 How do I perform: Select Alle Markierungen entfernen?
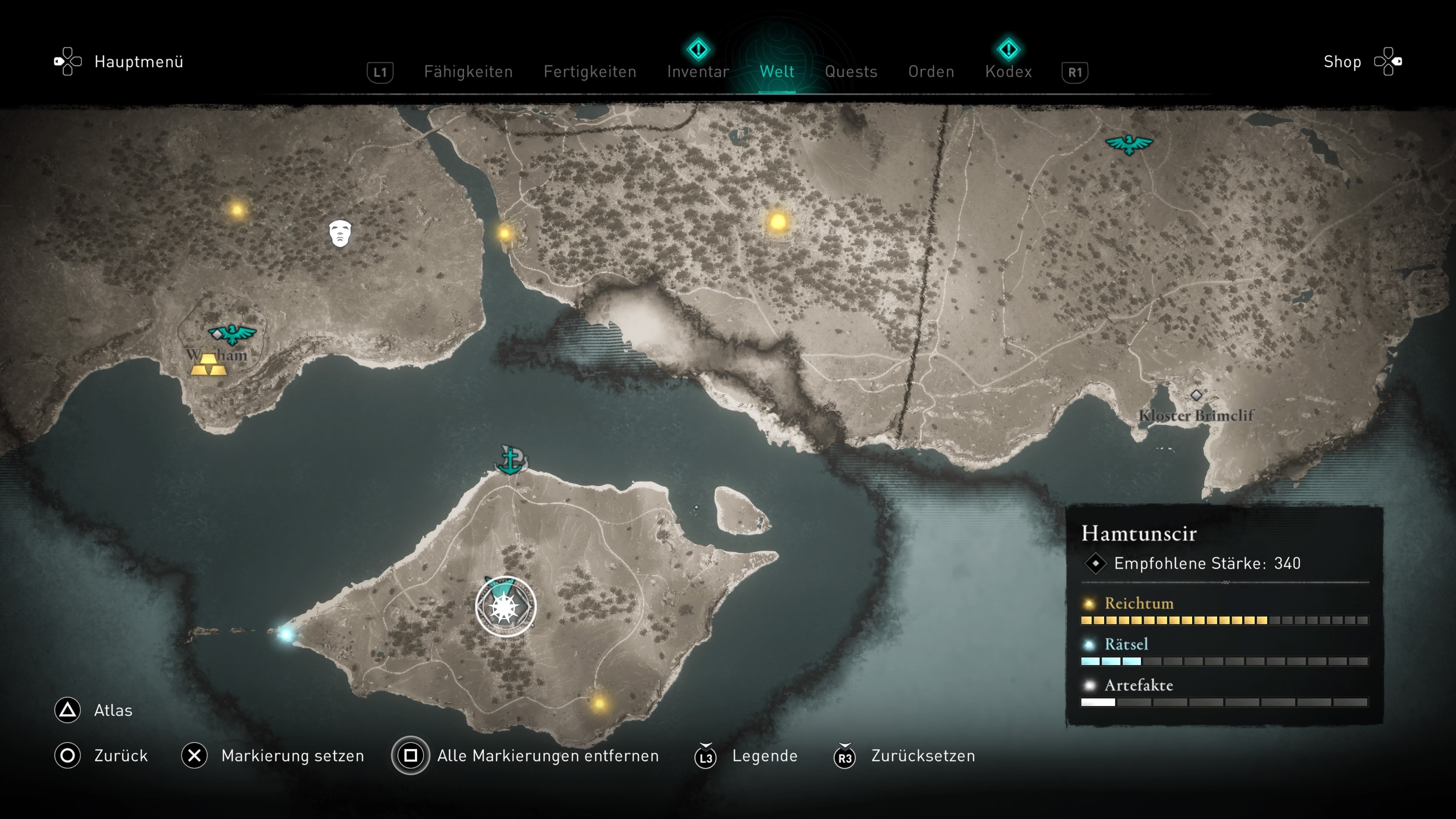[x=547, y=756]
